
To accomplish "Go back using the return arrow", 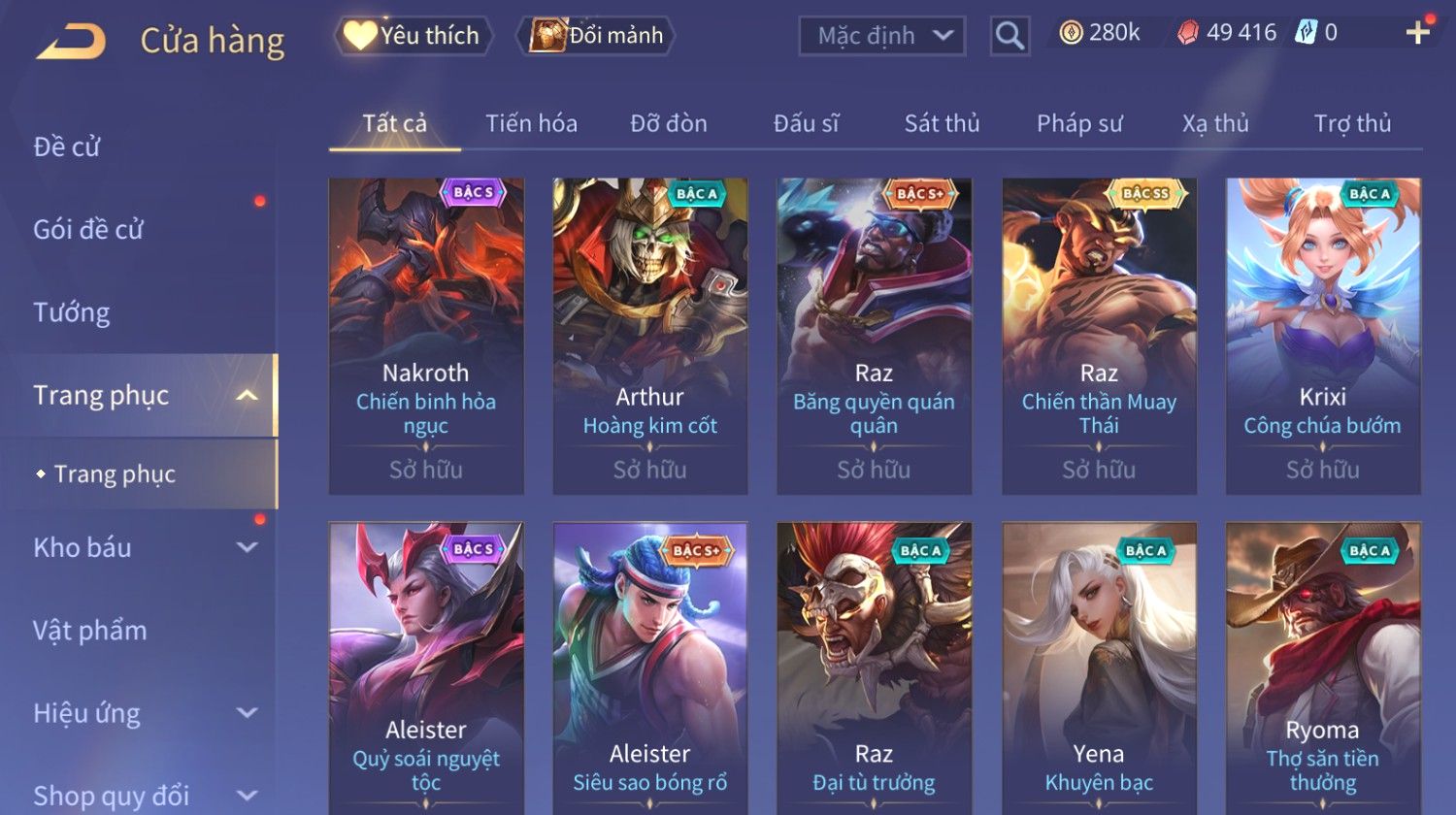I will 72,42.
